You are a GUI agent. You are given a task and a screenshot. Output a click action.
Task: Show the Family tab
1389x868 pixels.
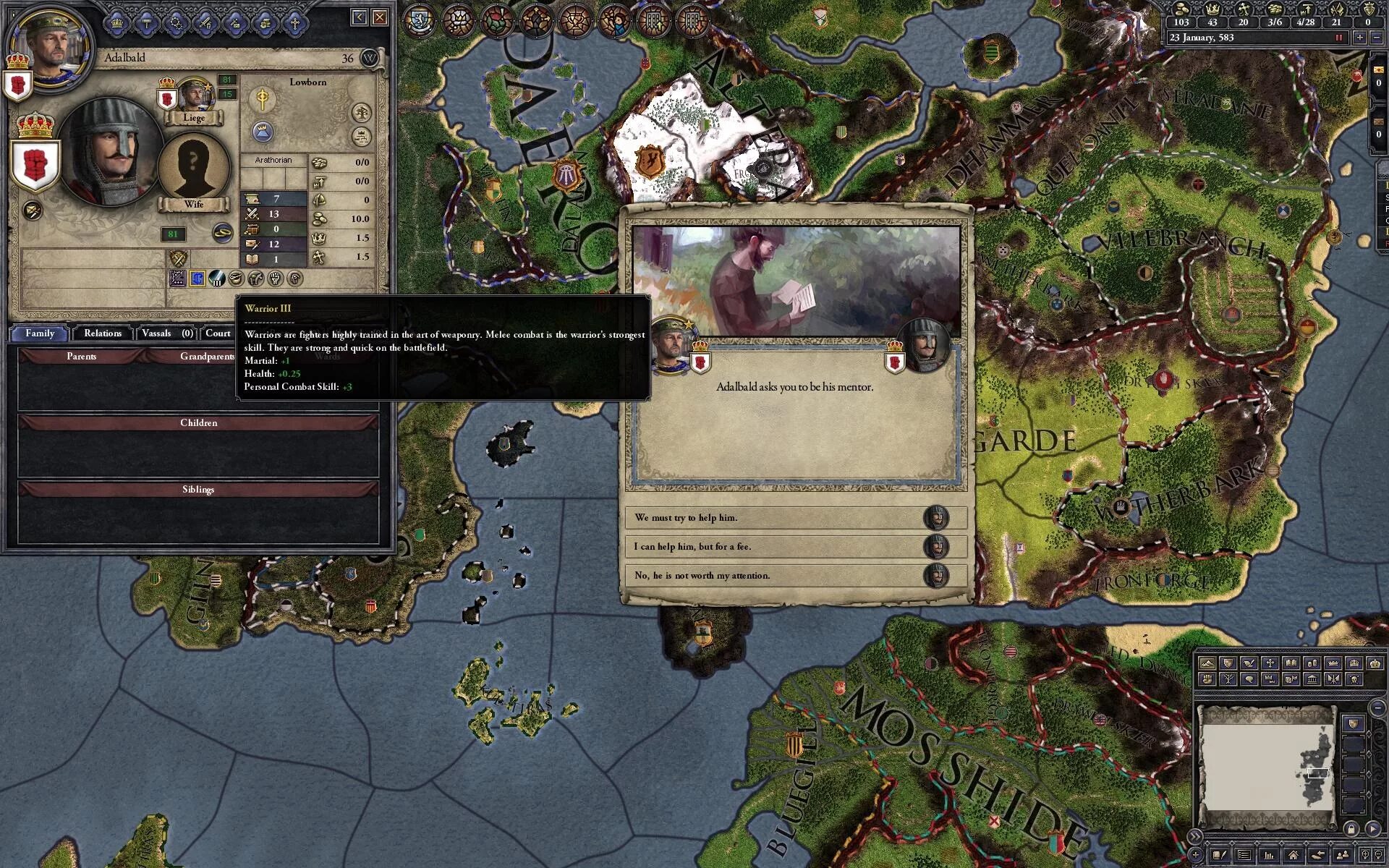[40, 333]
